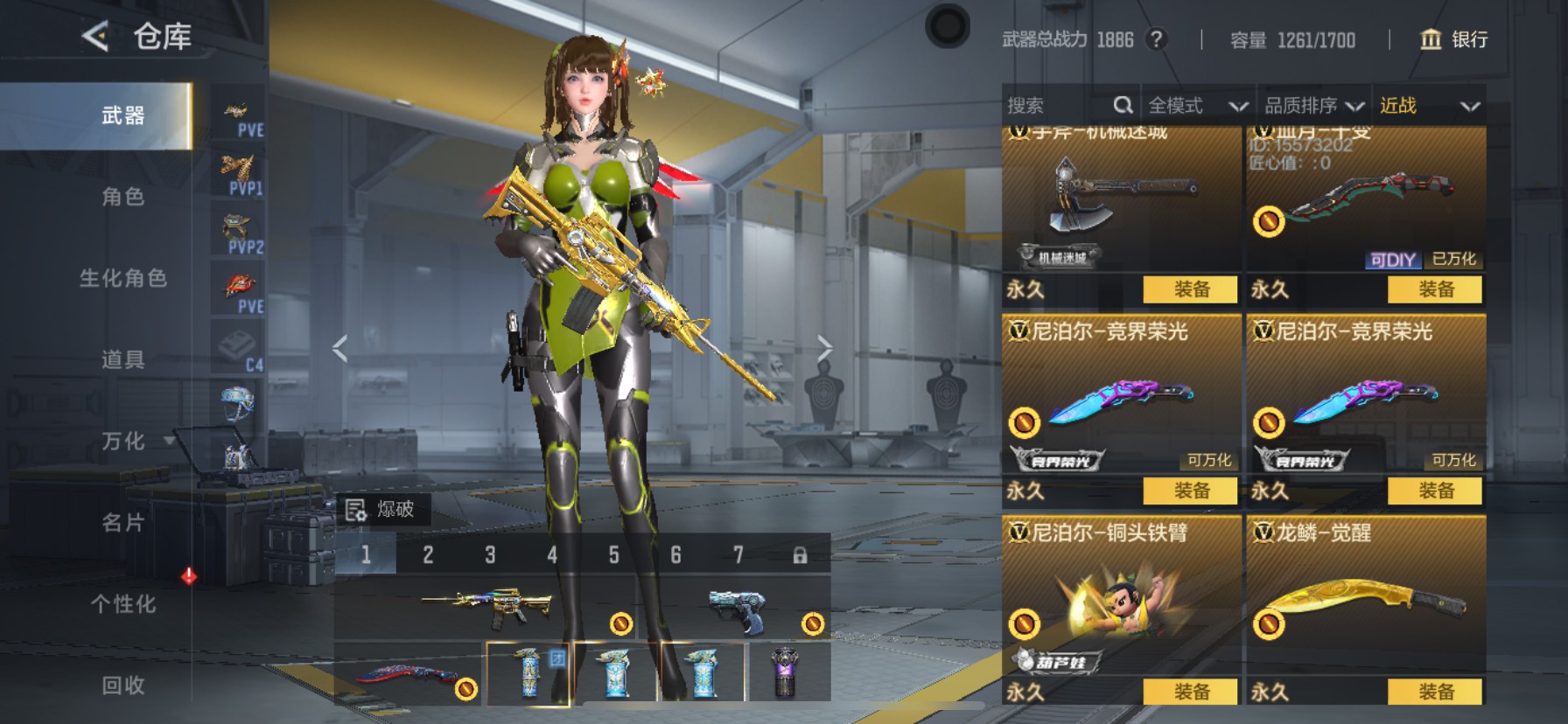Click the locked loadout slot padlock

[x=800, y=555]
